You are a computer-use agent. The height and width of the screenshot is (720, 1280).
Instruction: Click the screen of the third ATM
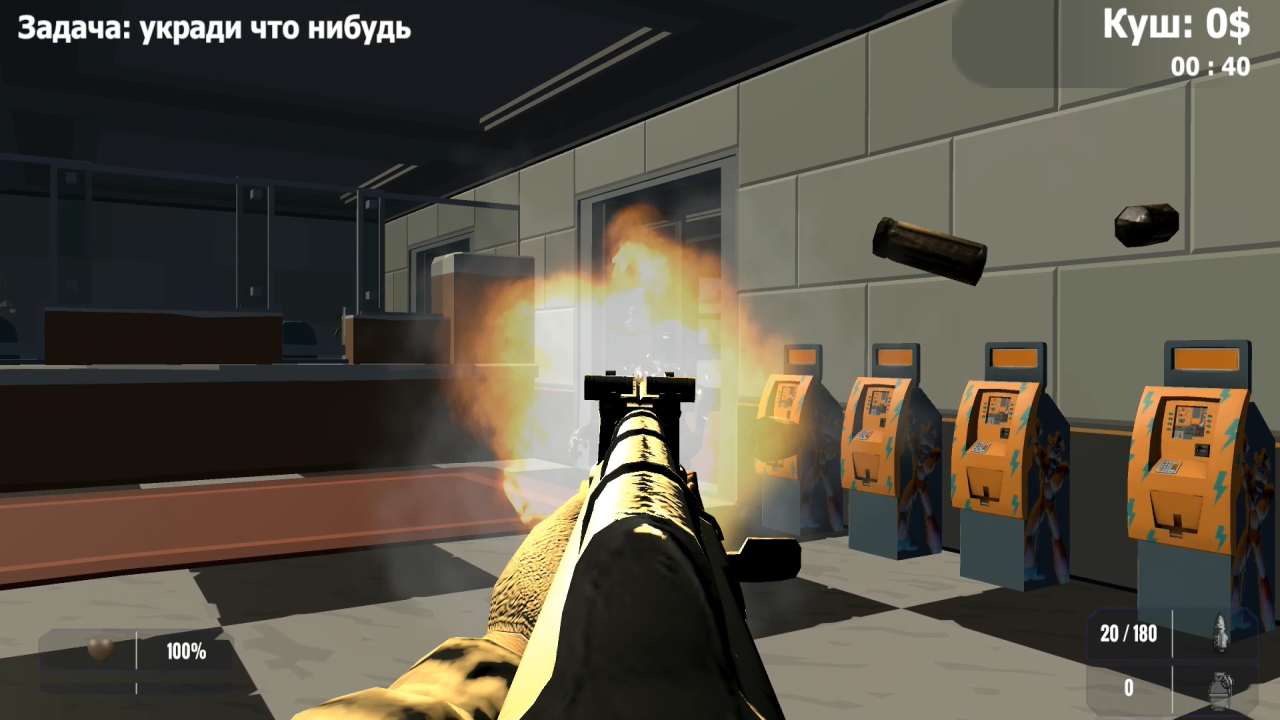coord(996,408)
